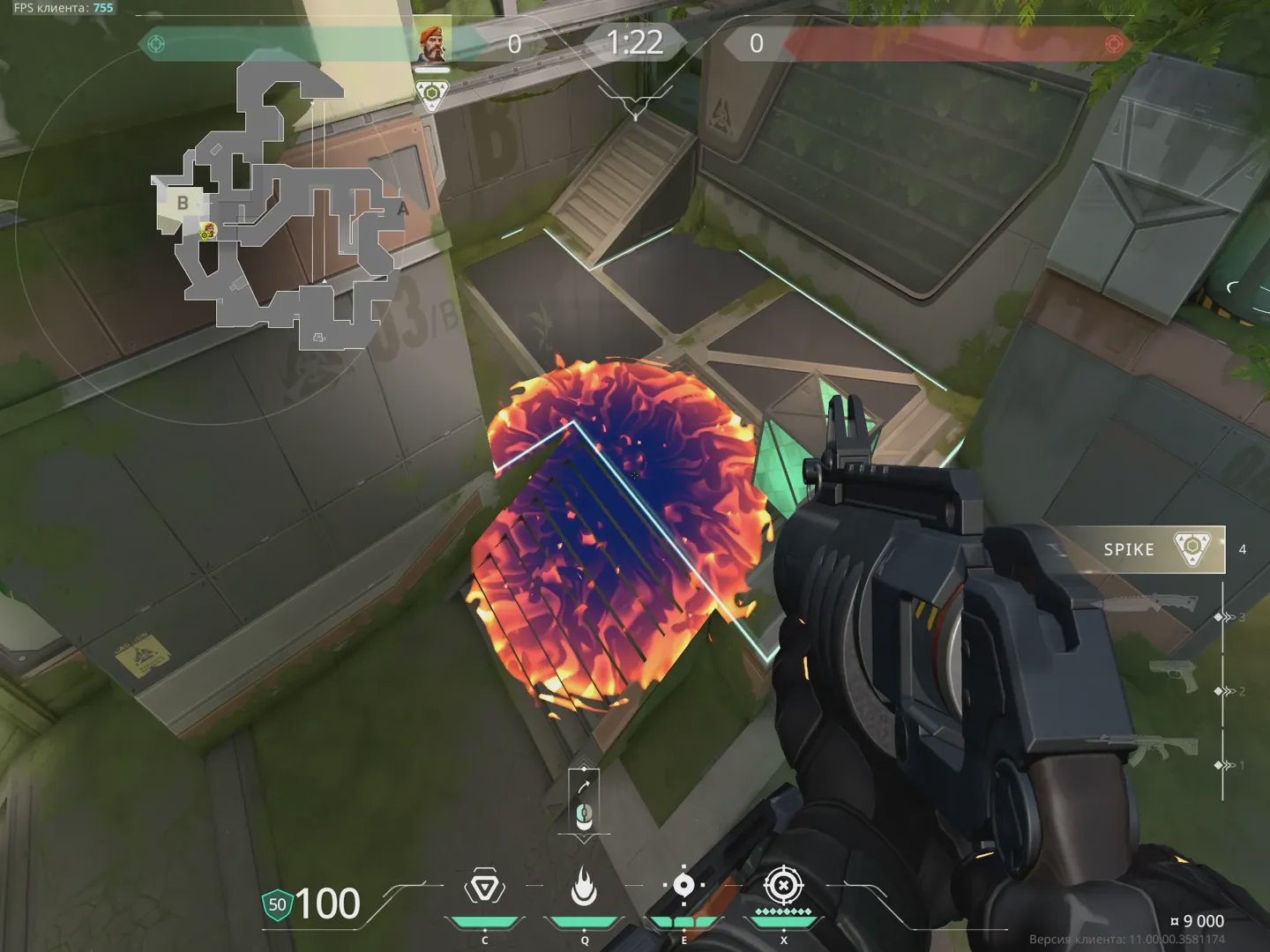
Task: Click the teal team emblem icon
Action: coord(156,43)
